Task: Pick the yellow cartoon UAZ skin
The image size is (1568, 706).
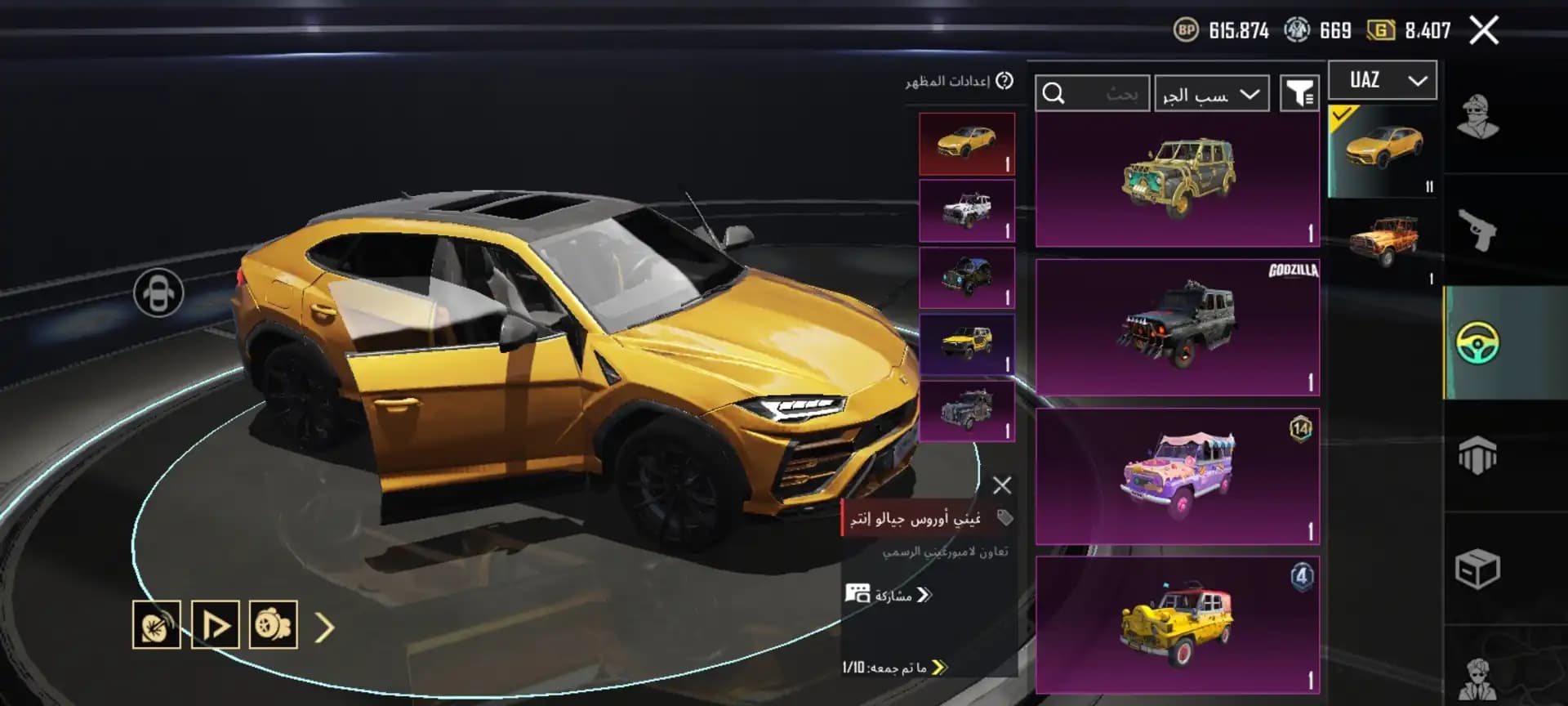Action: [x=1177, y=625]
